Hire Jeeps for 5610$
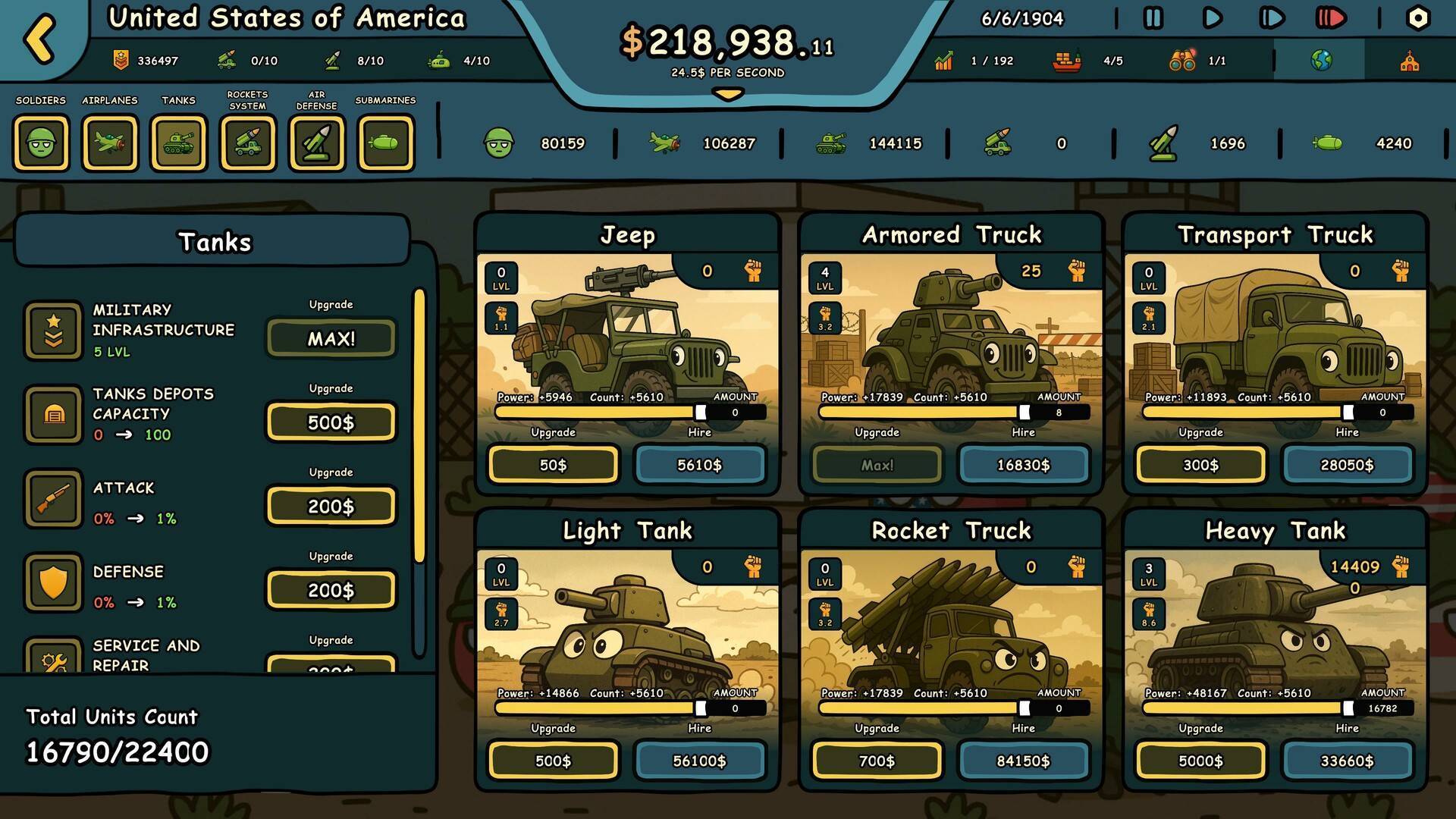1456x819 pixels. click(x=699, y=465)
